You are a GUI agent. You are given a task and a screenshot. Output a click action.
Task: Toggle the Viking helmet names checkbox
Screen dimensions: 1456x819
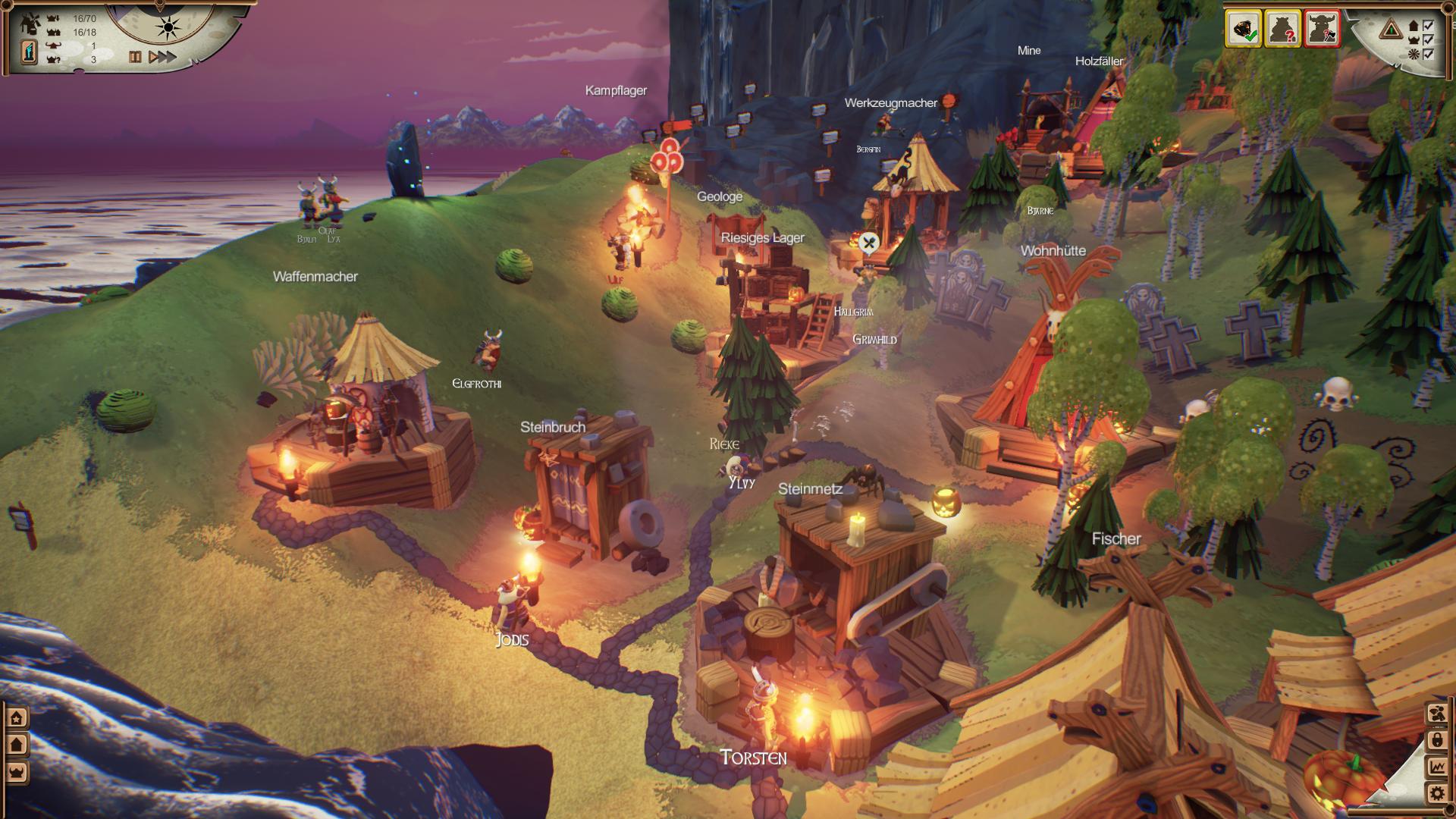(1429, 40)
